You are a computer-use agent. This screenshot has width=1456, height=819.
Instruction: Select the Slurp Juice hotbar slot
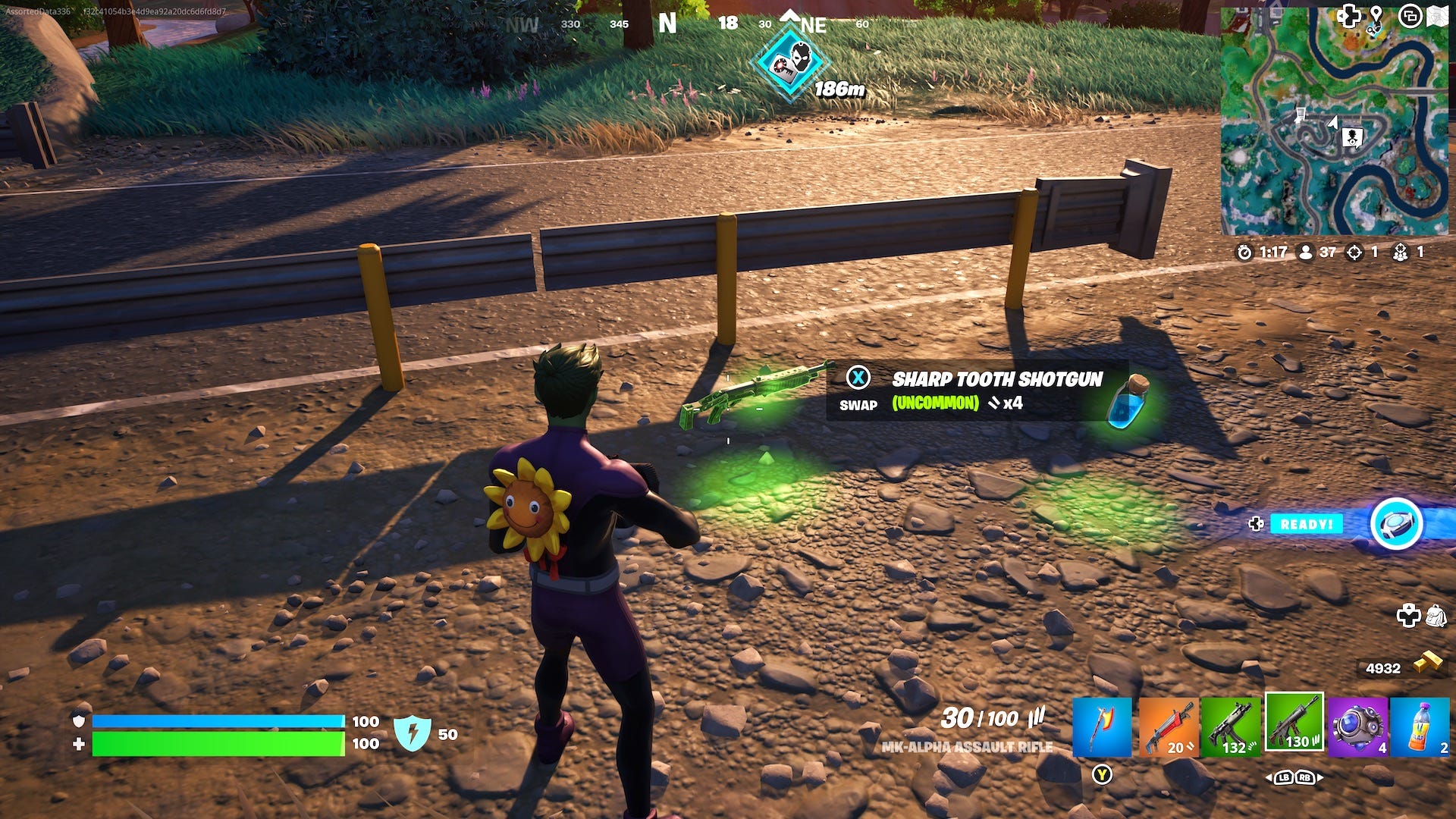tap(1419, 726)
